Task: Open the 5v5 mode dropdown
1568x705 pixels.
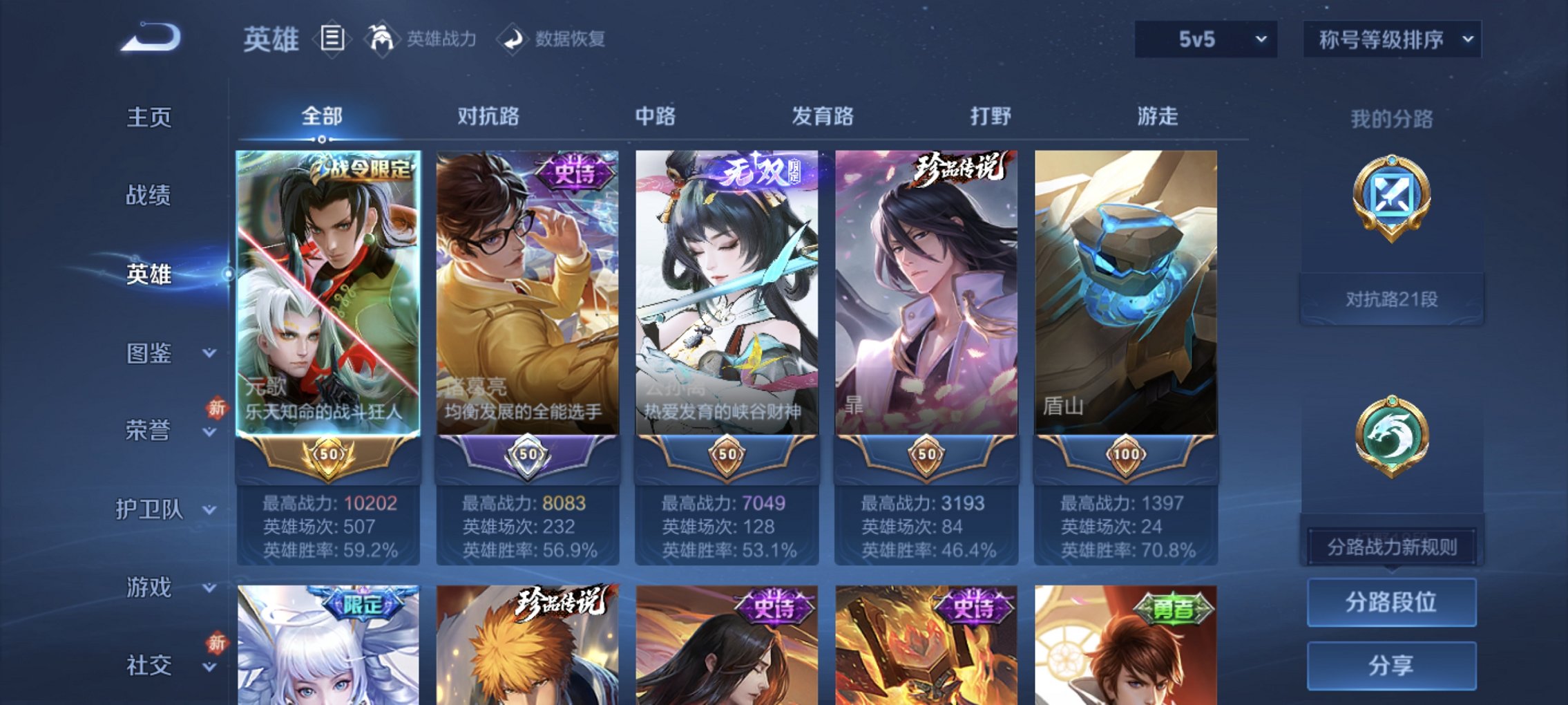Action: coord(1205,39)
